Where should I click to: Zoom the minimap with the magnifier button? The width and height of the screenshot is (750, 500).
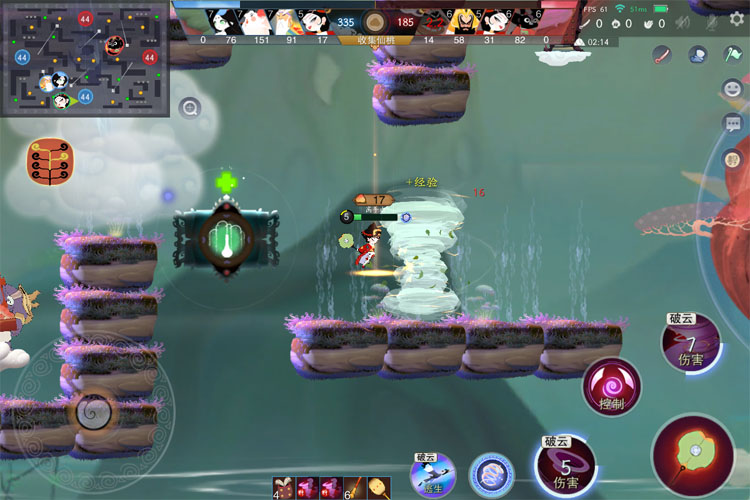(189, 108)
